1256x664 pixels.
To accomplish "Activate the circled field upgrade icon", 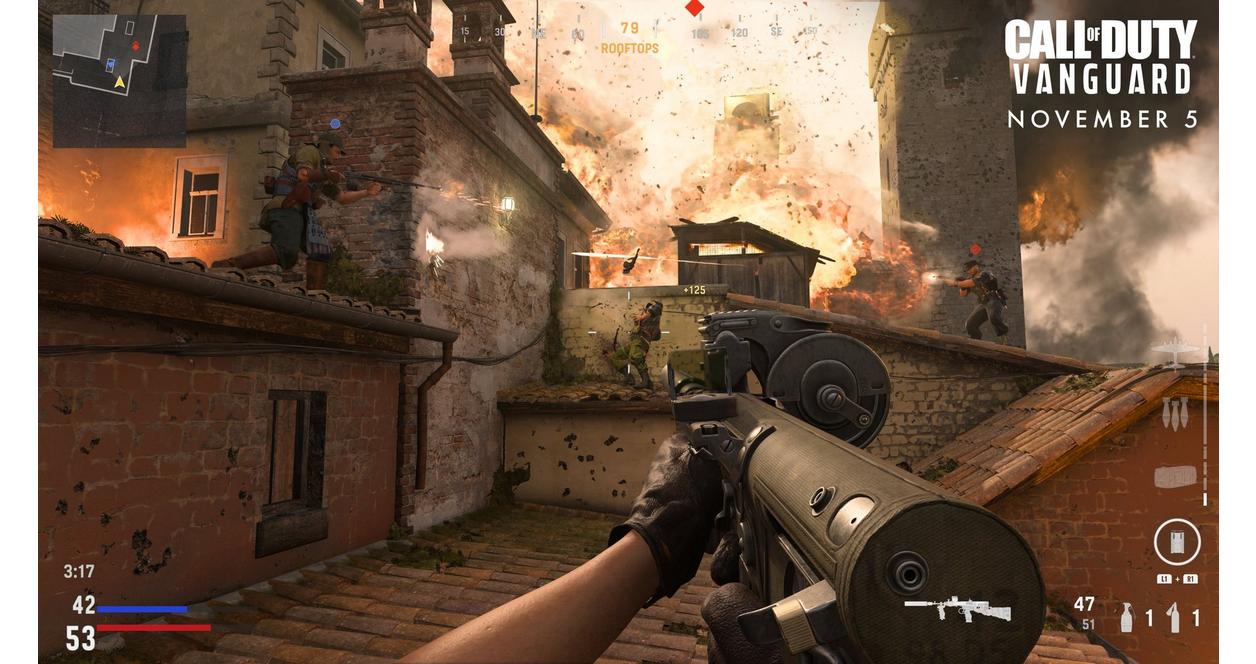I will tap(1177, 543).
